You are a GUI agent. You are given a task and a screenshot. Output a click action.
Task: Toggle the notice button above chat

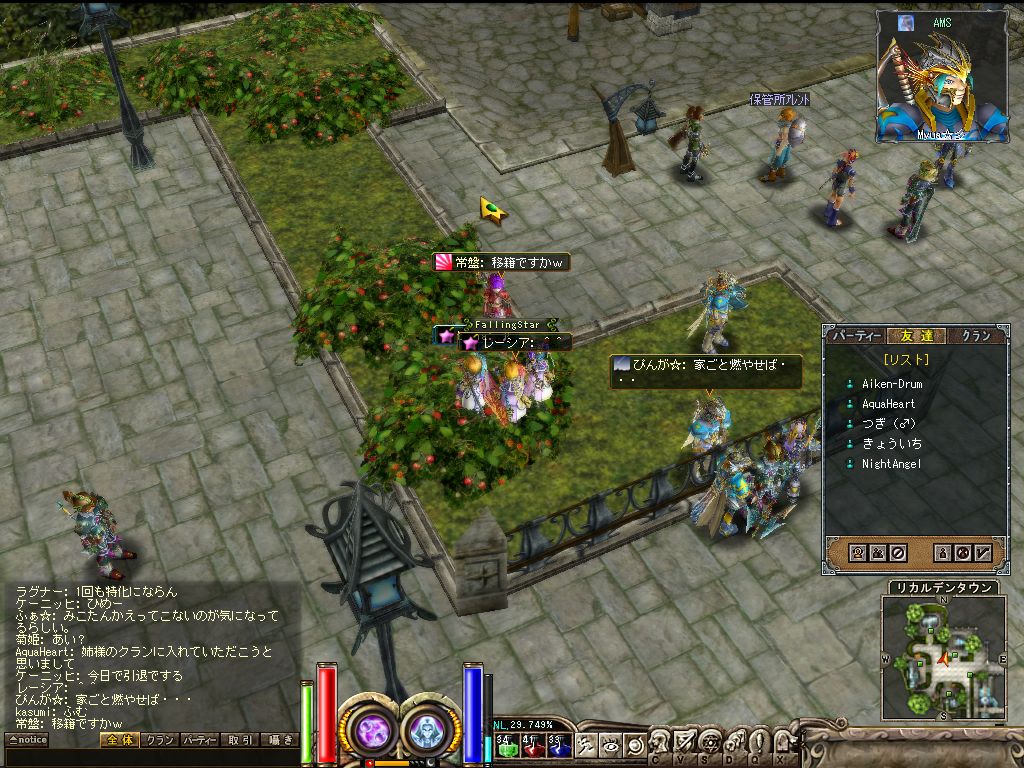[27, 740]
